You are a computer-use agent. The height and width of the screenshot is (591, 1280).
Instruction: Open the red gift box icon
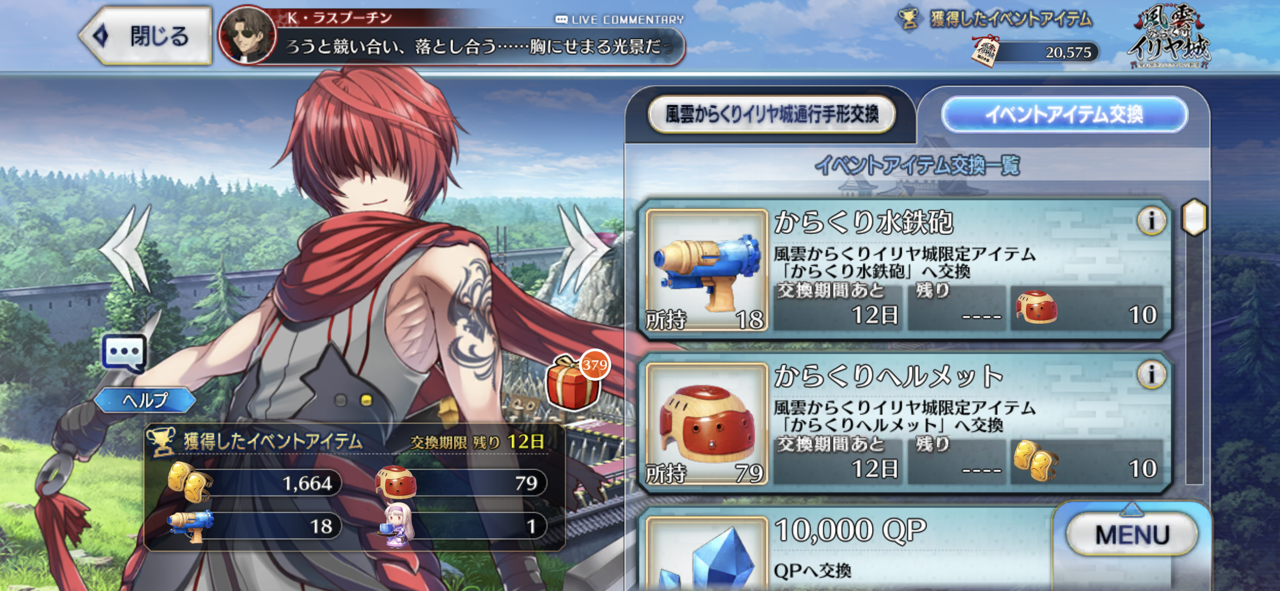pos(574,383)
